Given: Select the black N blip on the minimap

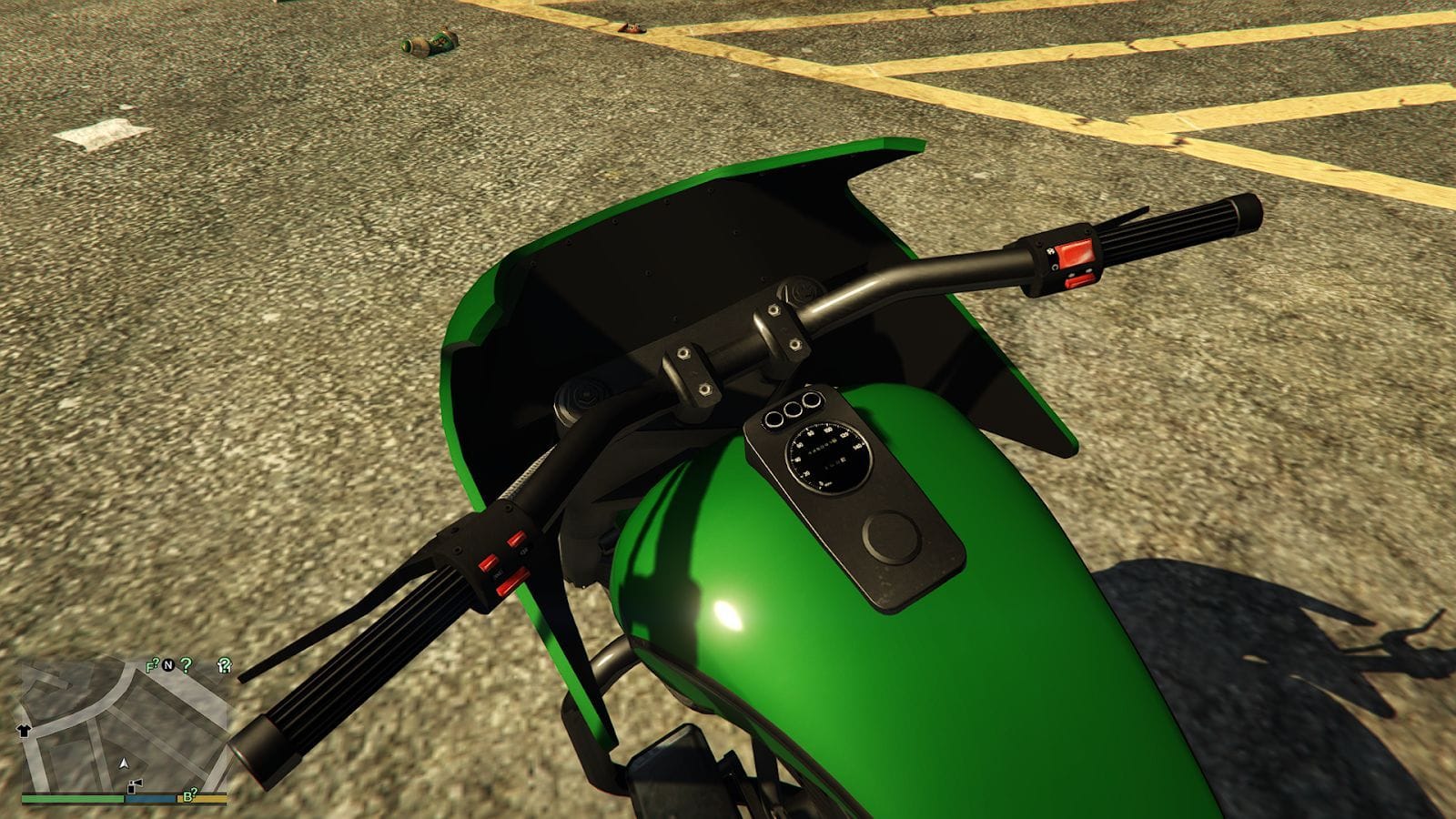Looking at the screenshot, I should click(169, 666).
